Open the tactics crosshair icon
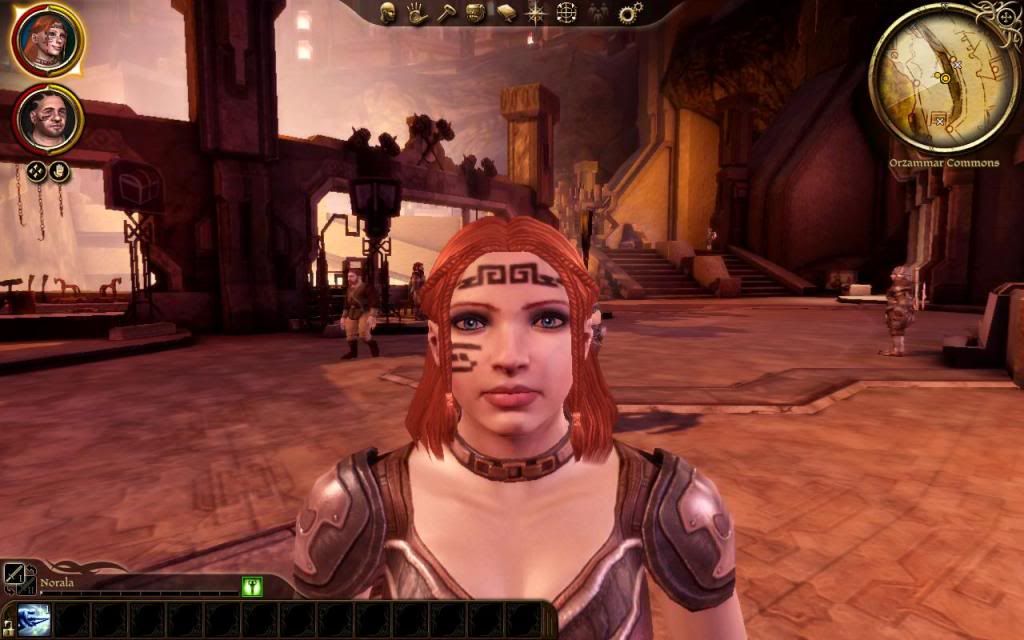The height and width of the screenshot is (640, 1024). [x=566, y=13]
